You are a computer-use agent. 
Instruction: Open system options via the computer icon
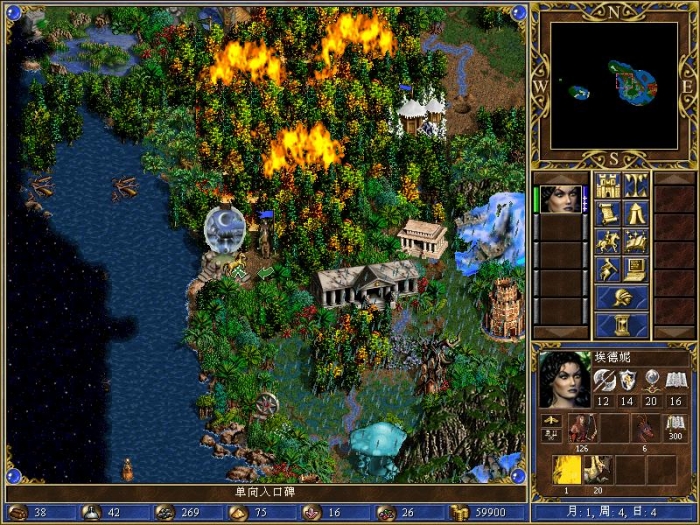(x=636, y=269)
